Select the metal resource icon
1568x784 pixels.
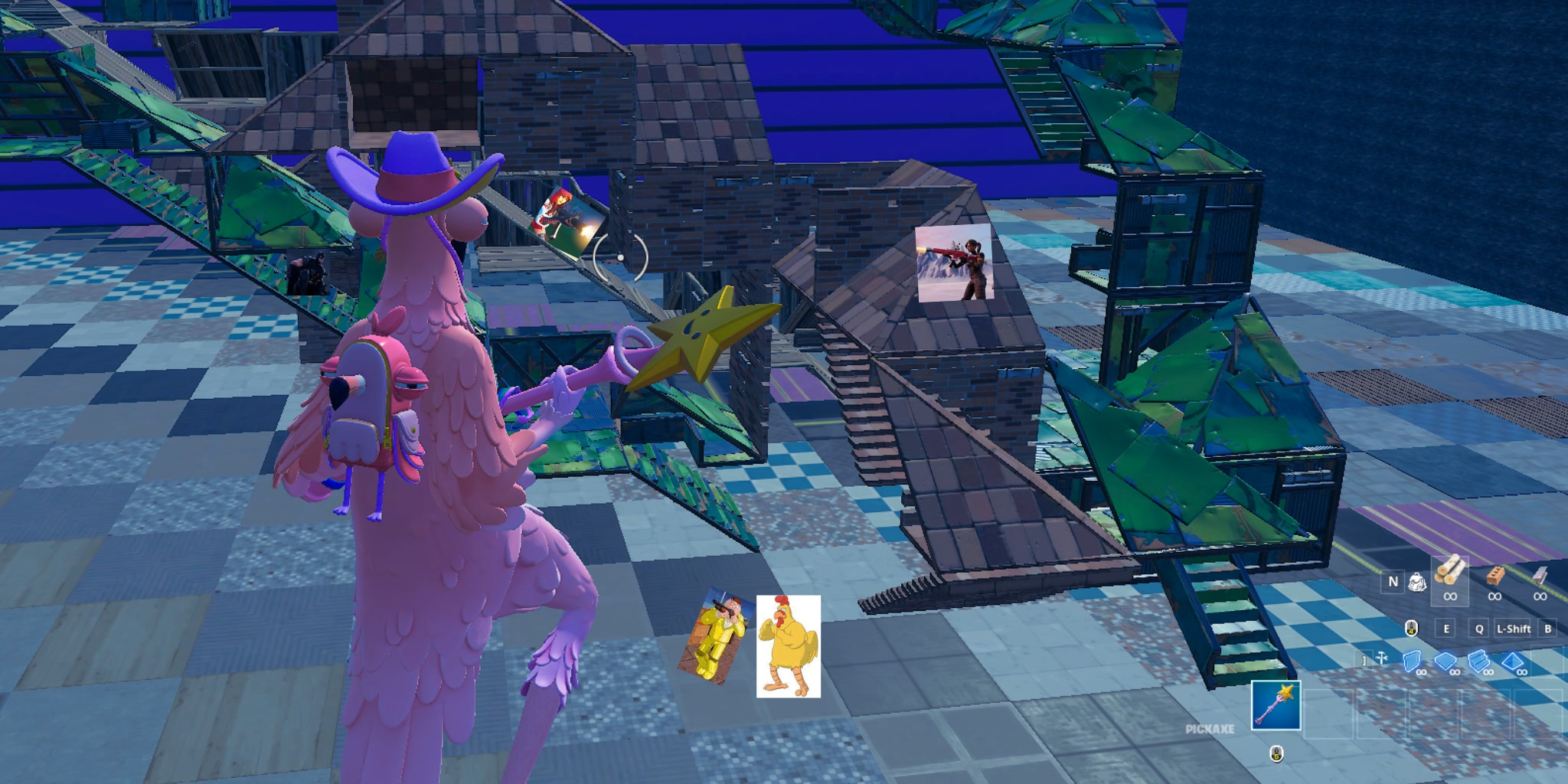click(1540, 576)
